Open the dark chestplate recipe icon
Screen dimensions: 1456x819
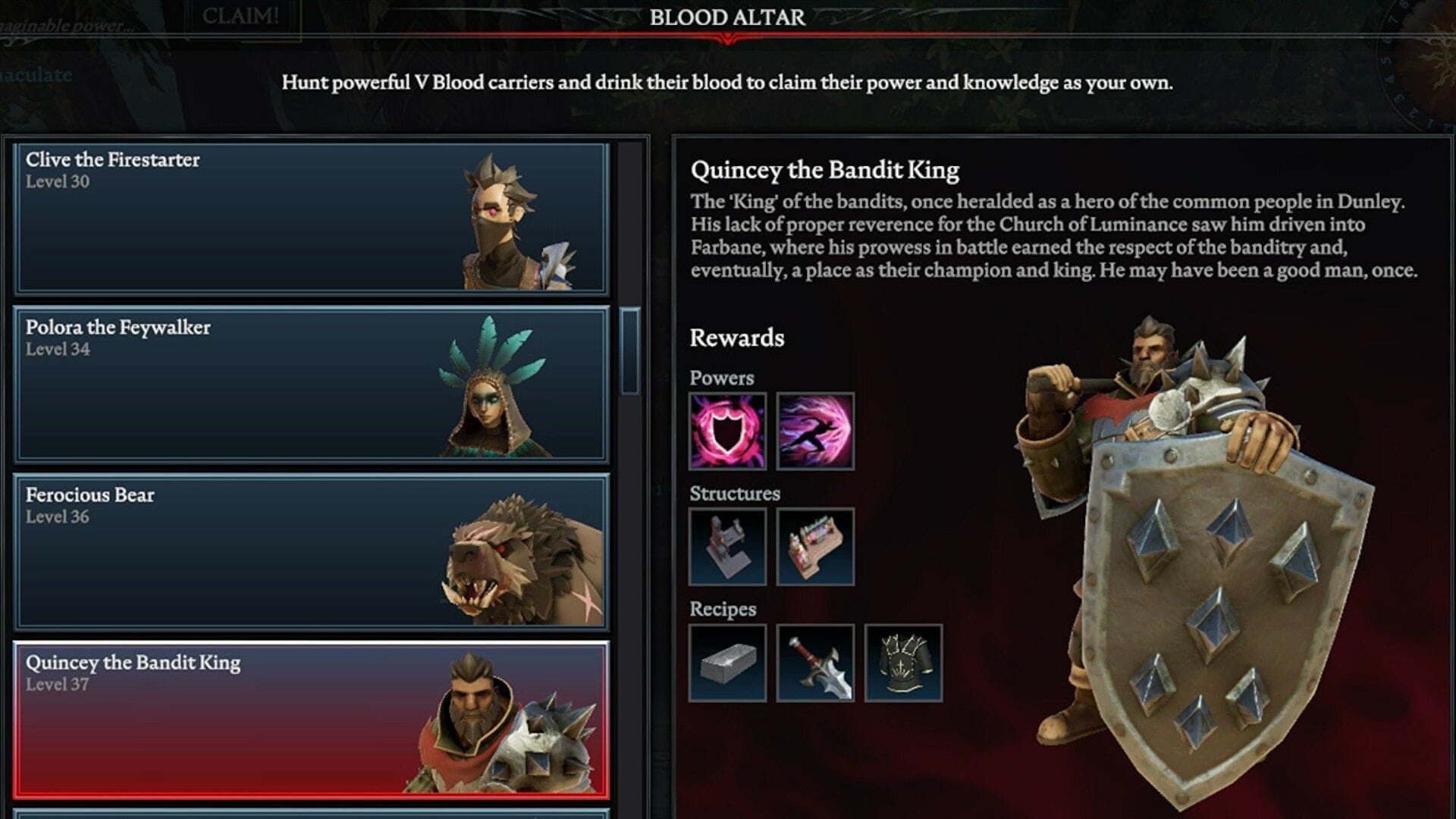(904, 661)
